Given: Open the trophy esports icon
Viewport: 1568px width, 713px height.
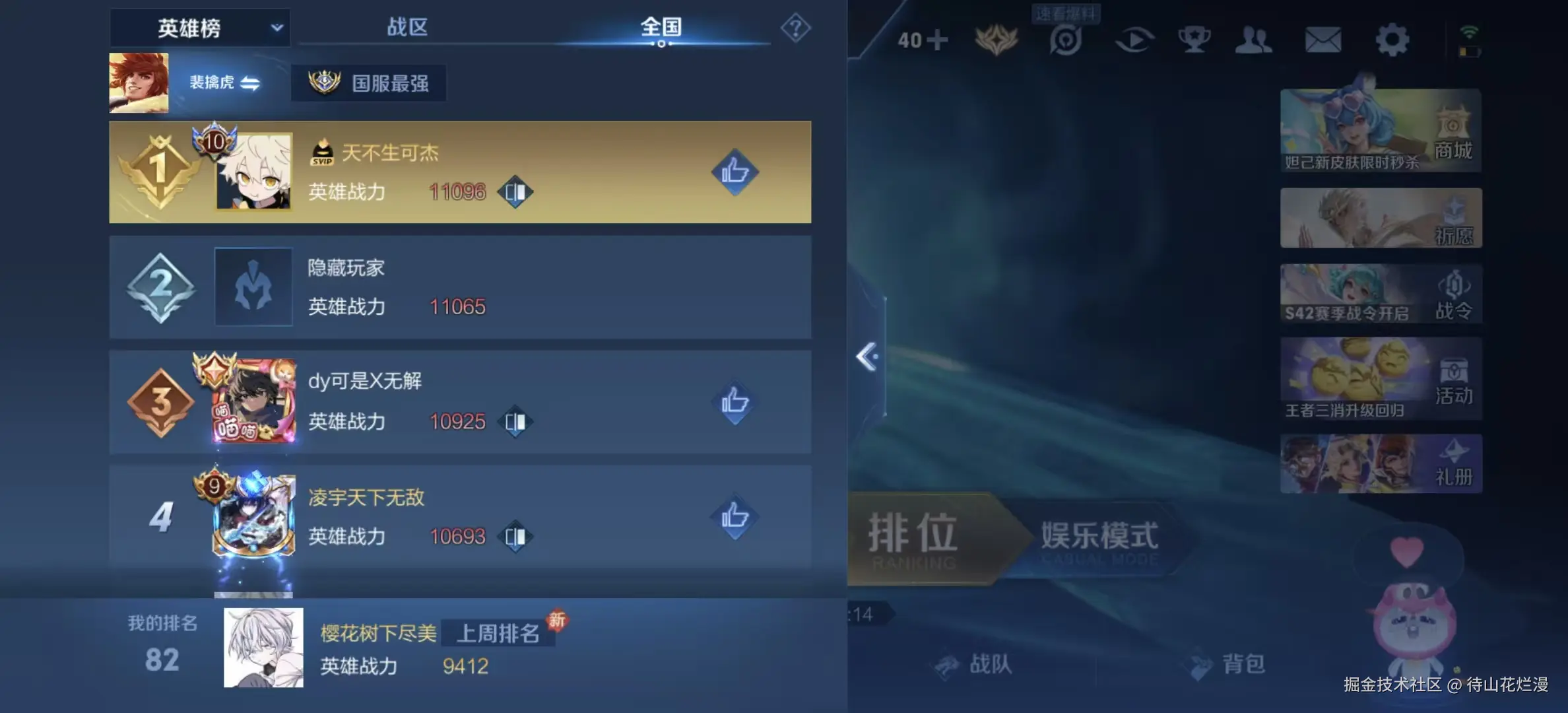Looking at the screenshot, I should pyautogui.click(x=1194, y=40).
